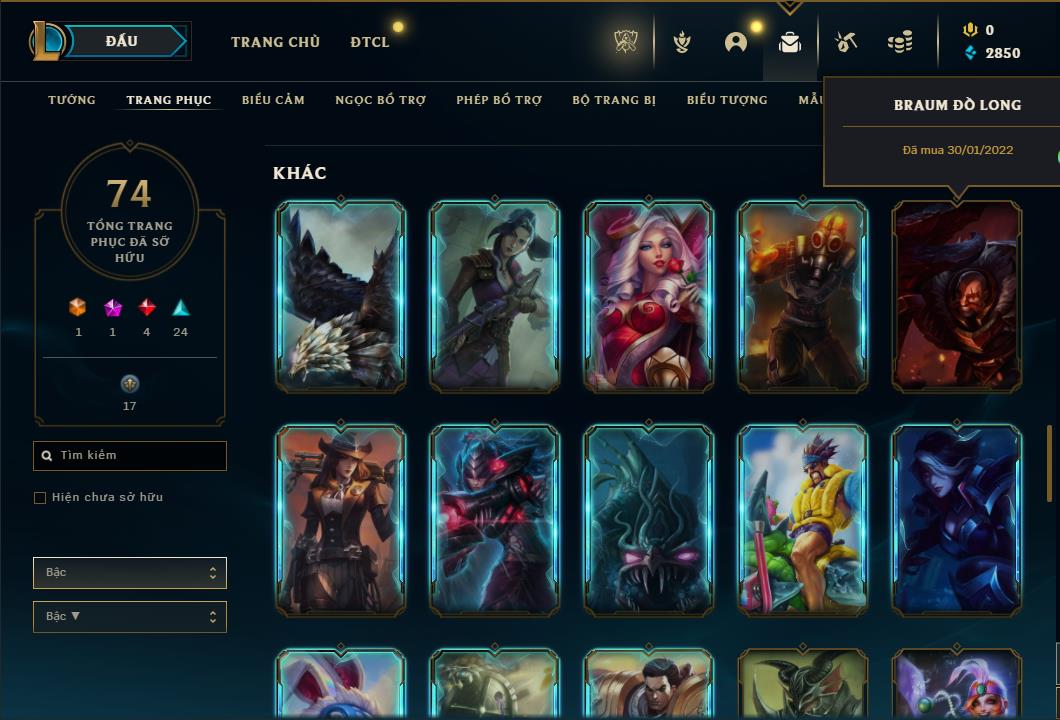Open the profile silhouette icon

pos(736,42)
